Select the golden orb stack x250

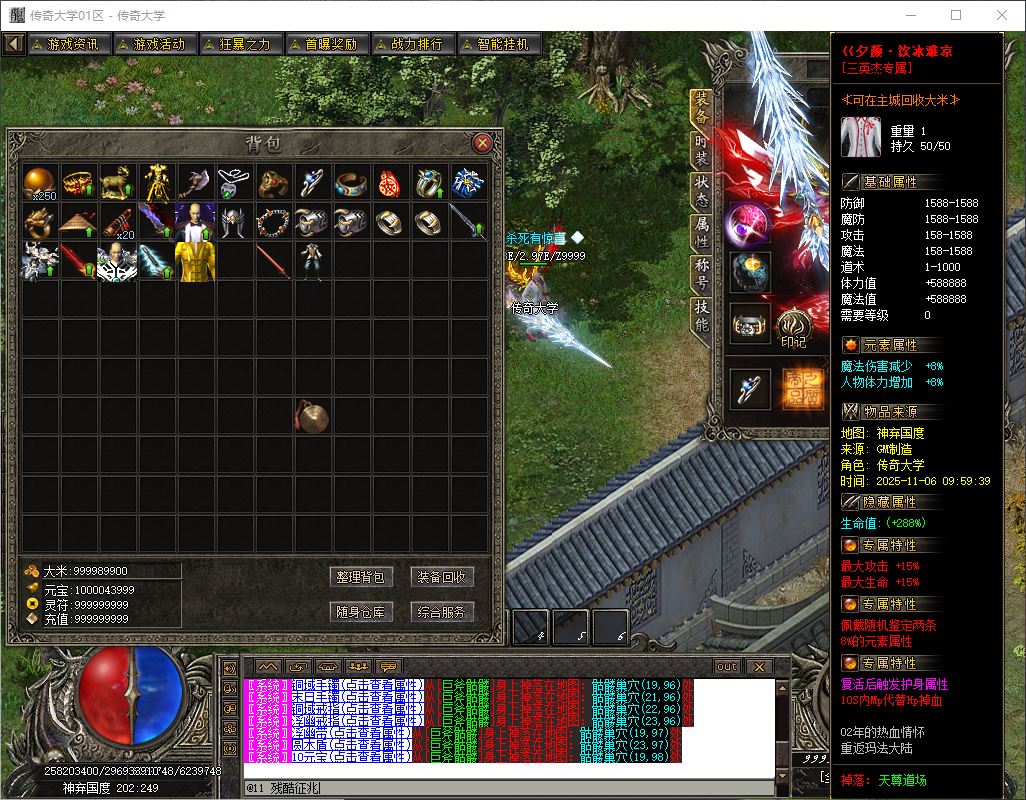pos(40,182)
